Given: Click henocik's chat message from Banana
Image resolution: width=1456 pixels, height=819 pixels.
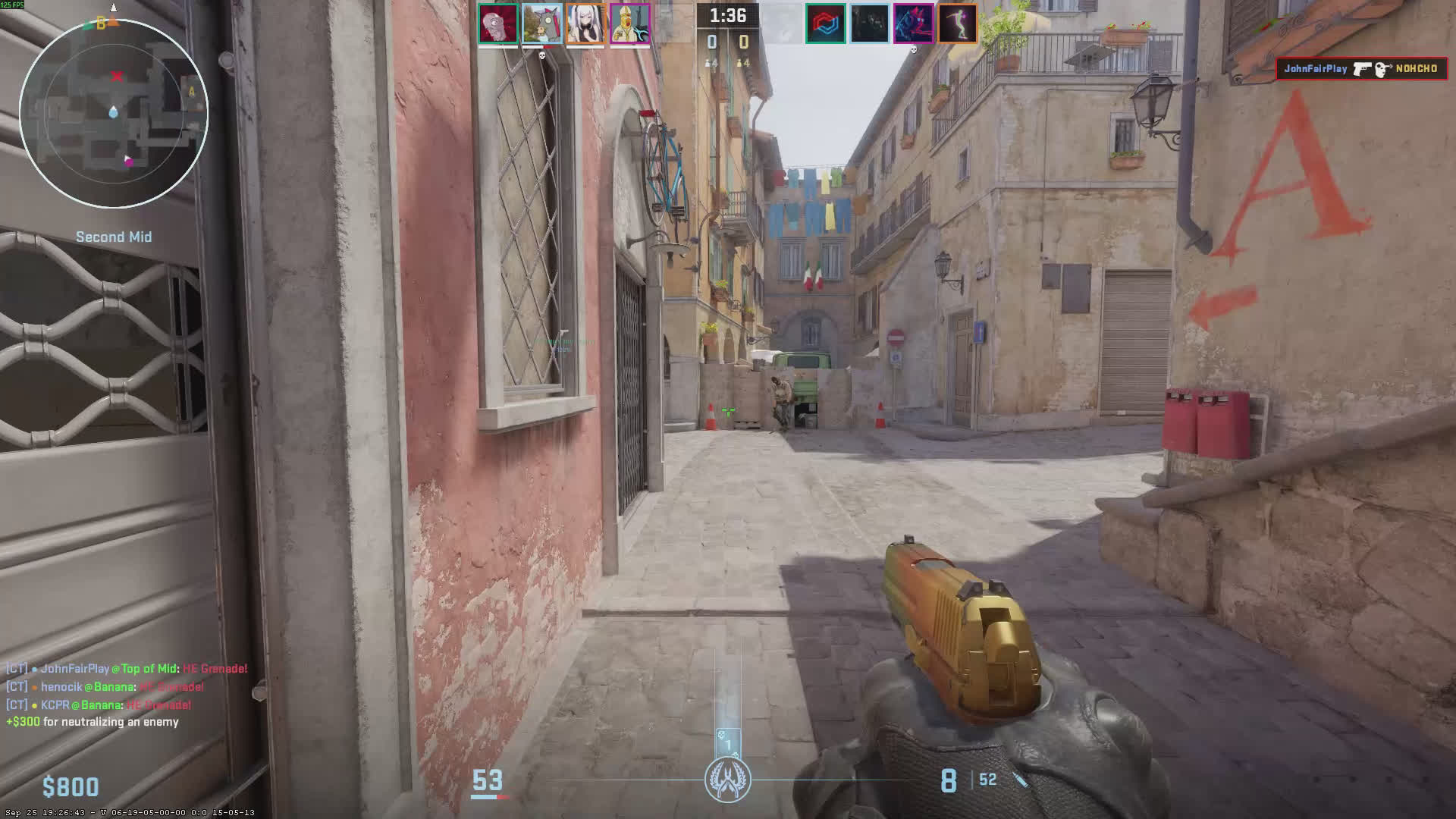Looking at the screenshot, I should [105, 687].
